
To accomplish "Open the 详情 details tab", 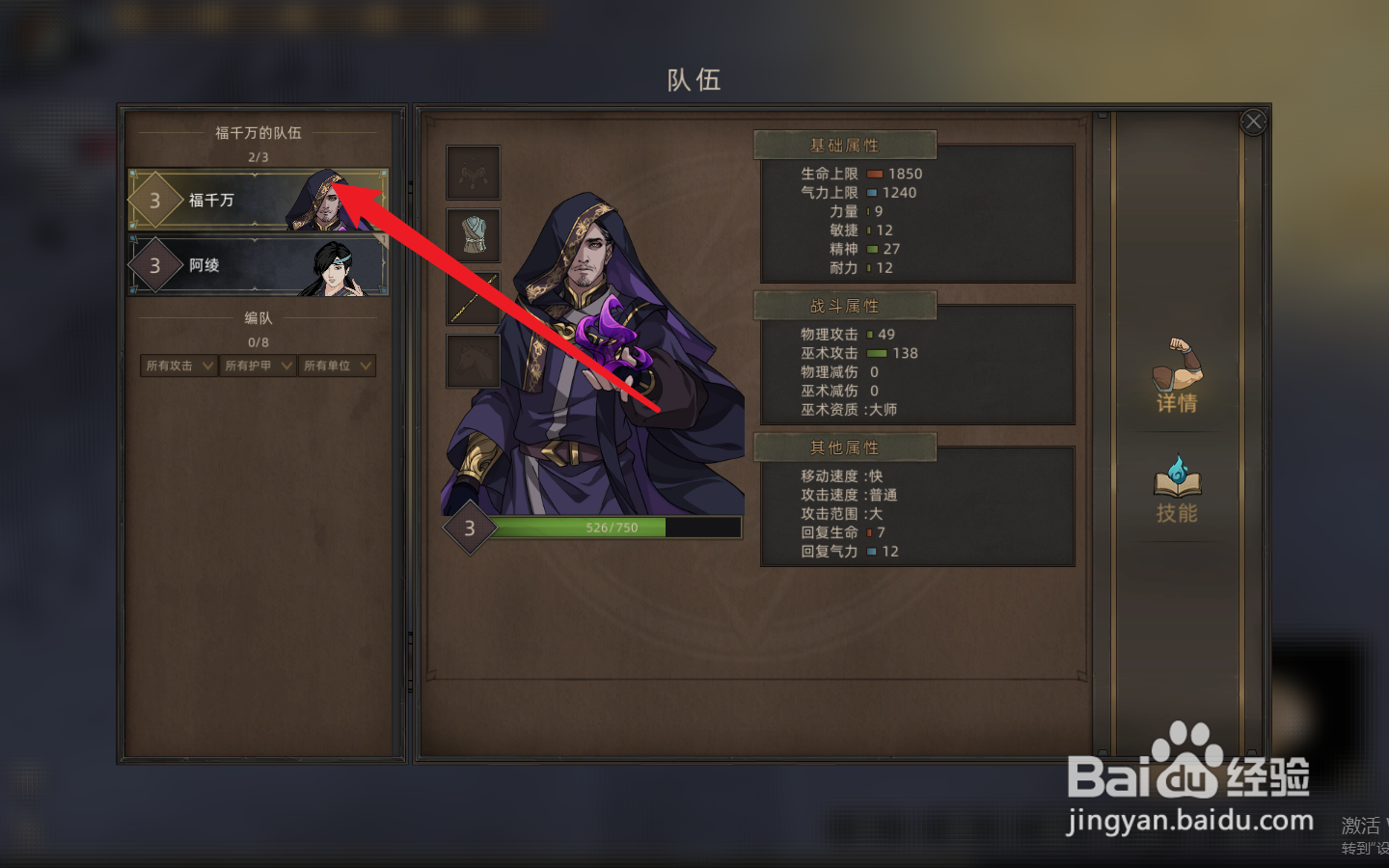I will 1177,379.
